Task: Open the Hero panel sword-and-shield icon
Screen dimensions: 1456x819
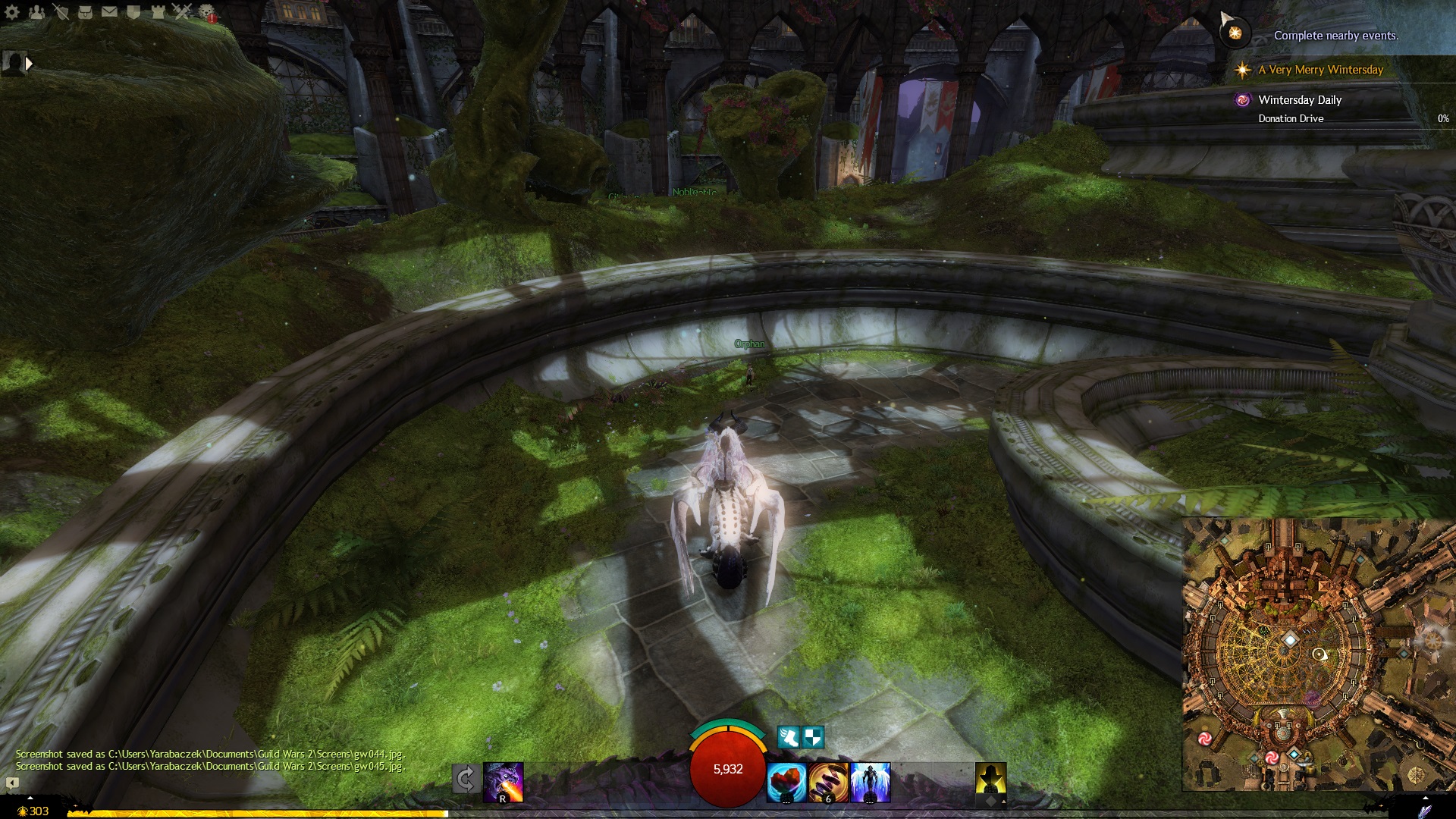Action: 61,11
